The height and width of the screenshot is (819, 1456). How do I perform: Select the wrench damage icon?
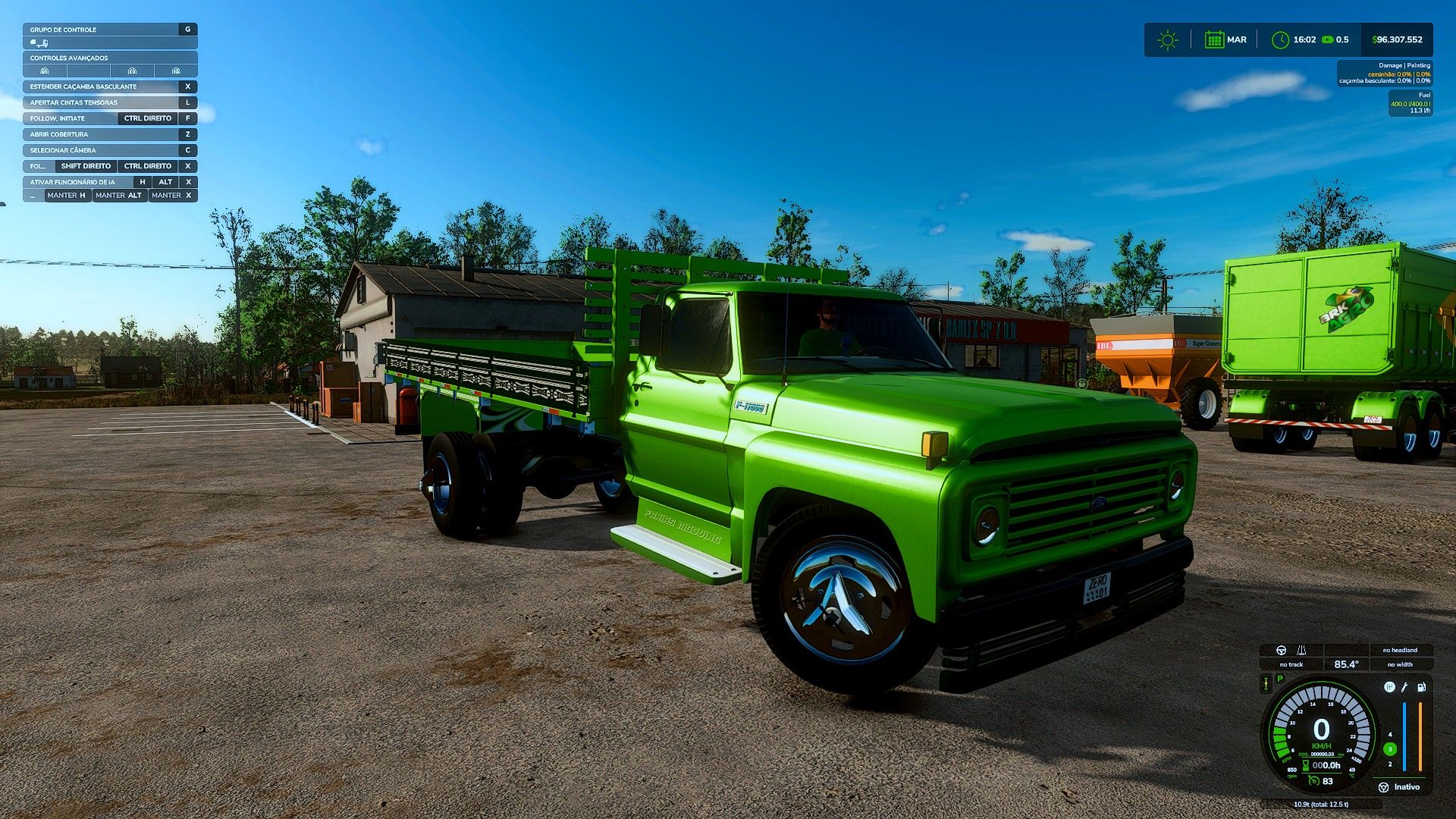tap(1404, 687)
